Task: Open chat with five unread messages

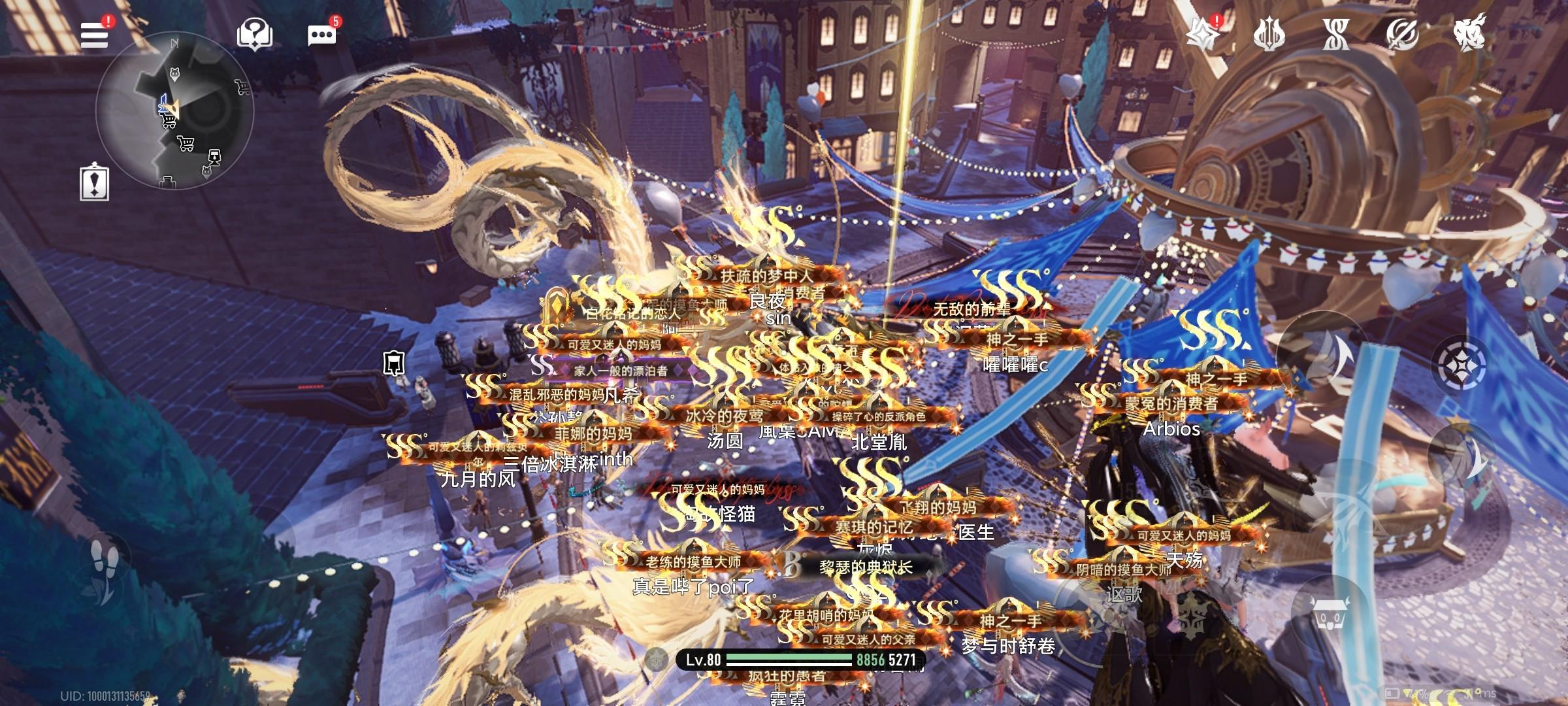Action: pyautogui.click(x=321, y=35)
